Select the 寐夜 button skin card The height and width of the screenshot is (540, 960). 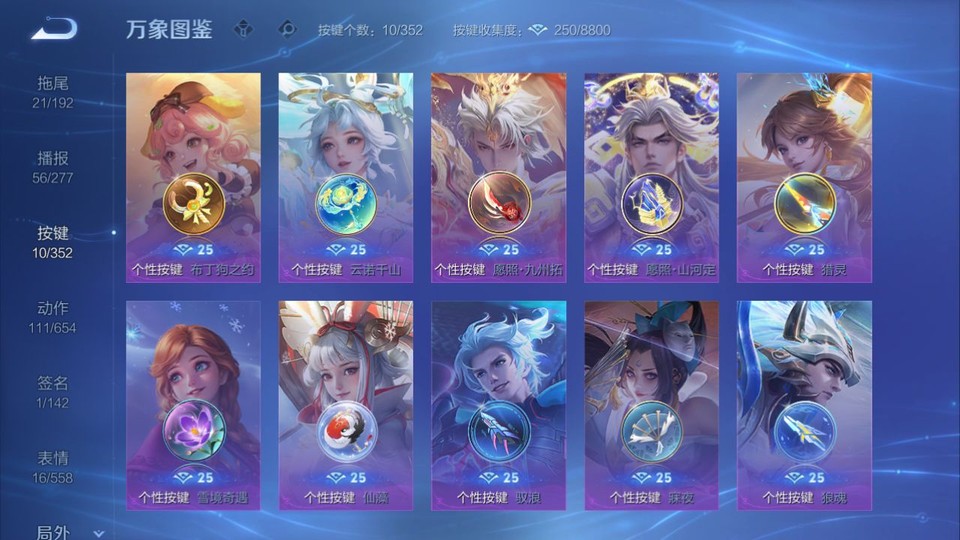click(x=651, y=405)
